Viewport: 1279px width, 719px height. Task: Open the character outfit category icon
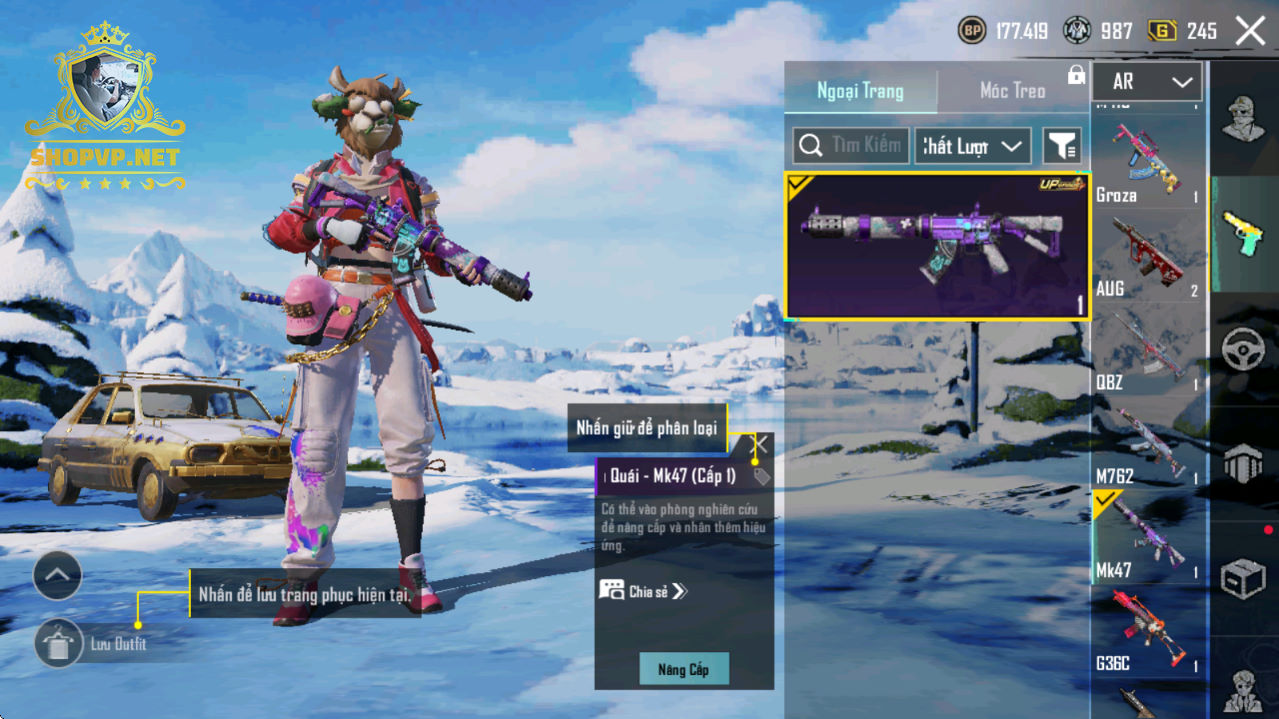[1243, 120]
